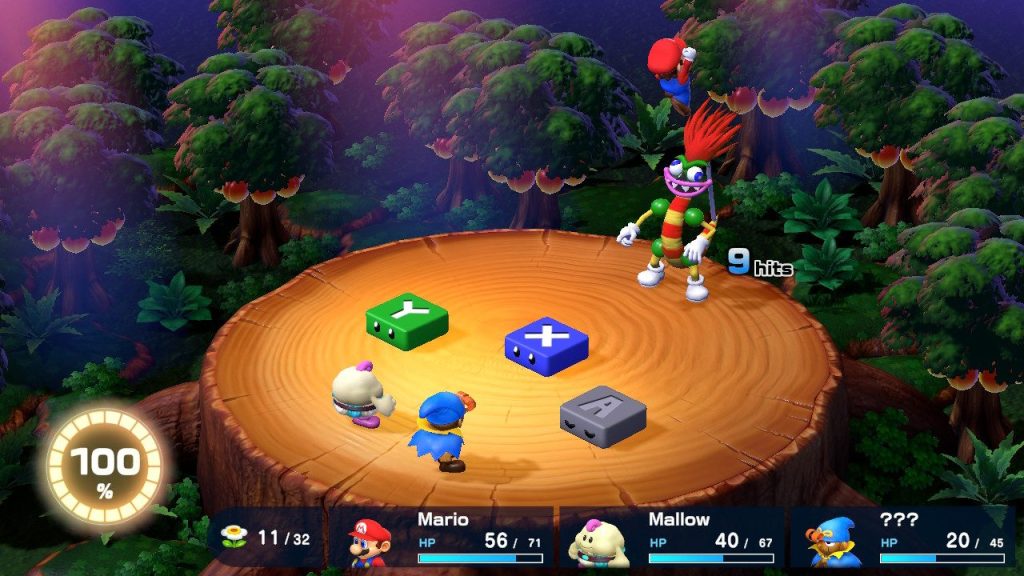This screenshot has height=576, width=1024.
Task: Pick the ??? character status panel
Action: coord(902,538)
